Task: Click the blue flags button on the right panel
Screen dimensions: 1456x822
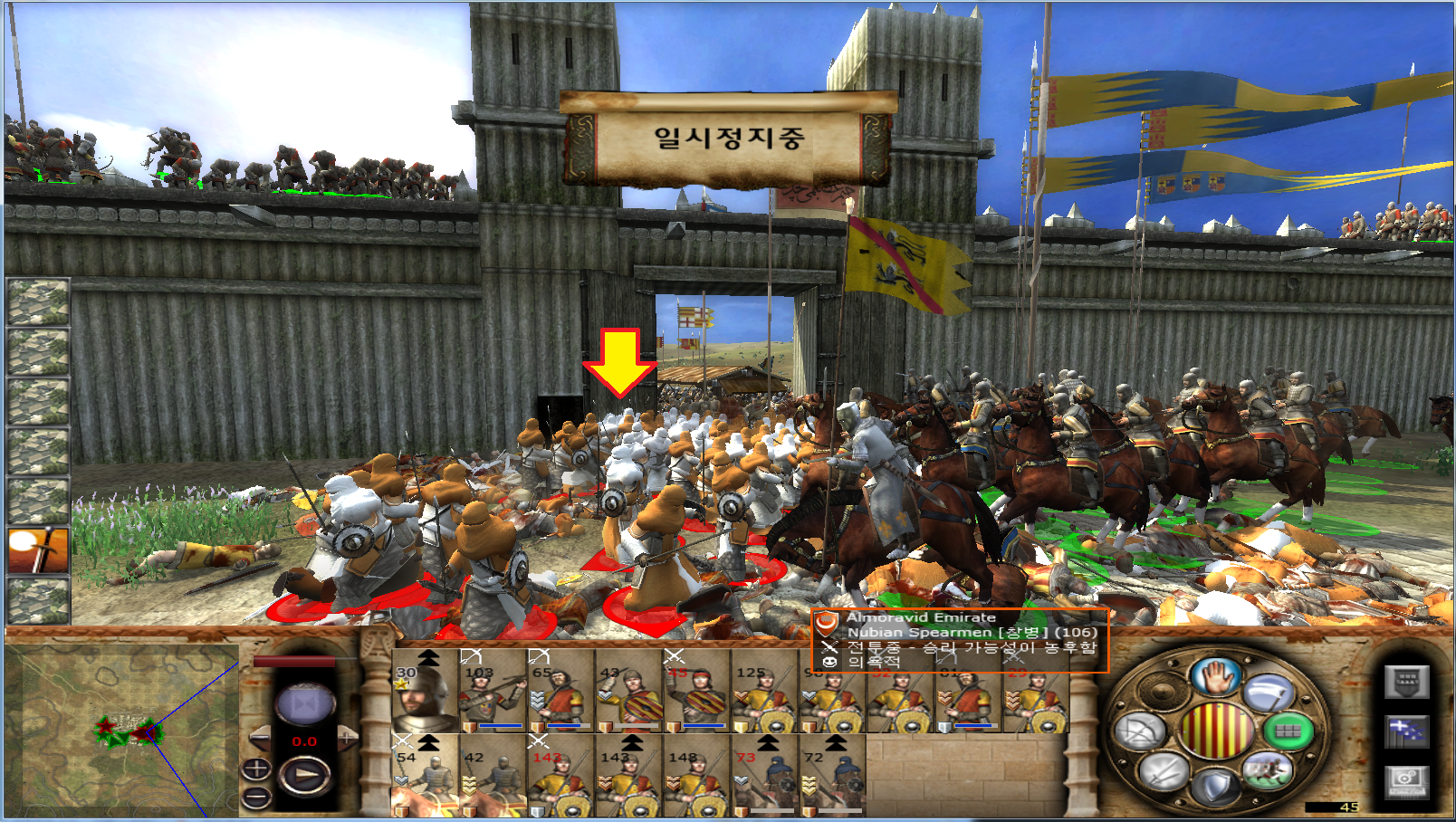Action: coord(1406,731)
